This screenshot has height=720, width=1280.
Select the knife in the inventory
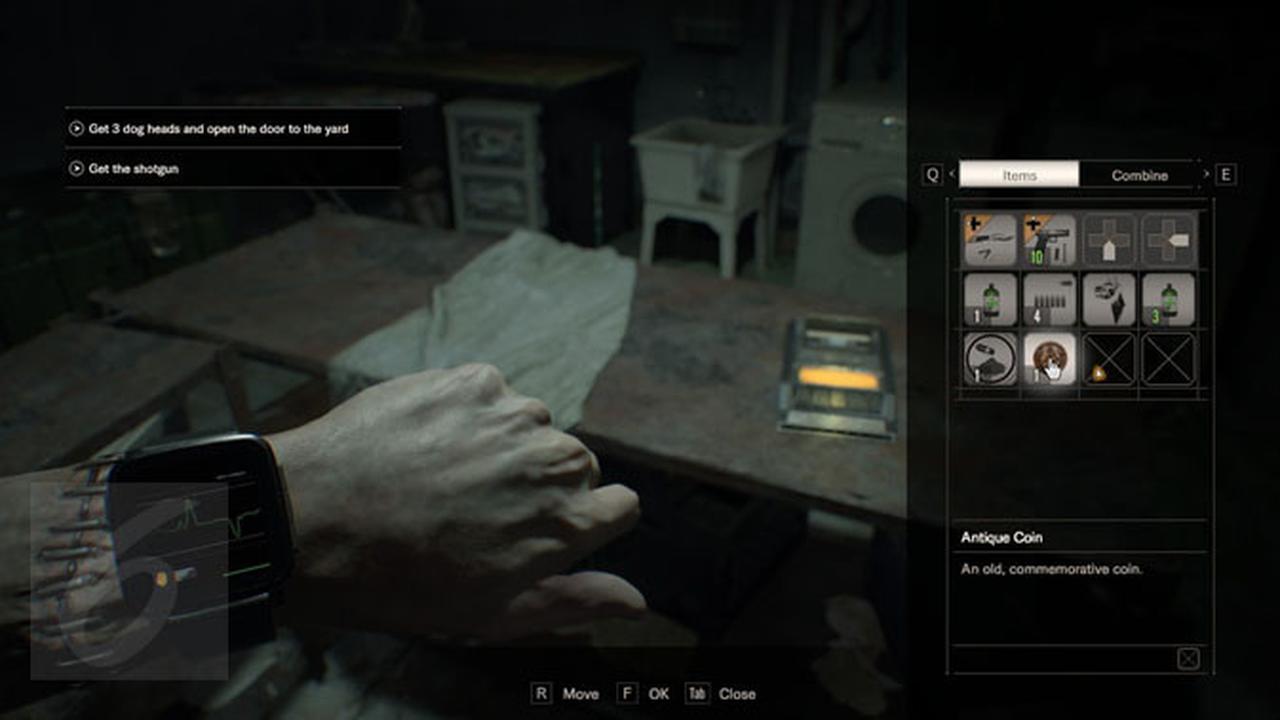click(x=990, y=239)
